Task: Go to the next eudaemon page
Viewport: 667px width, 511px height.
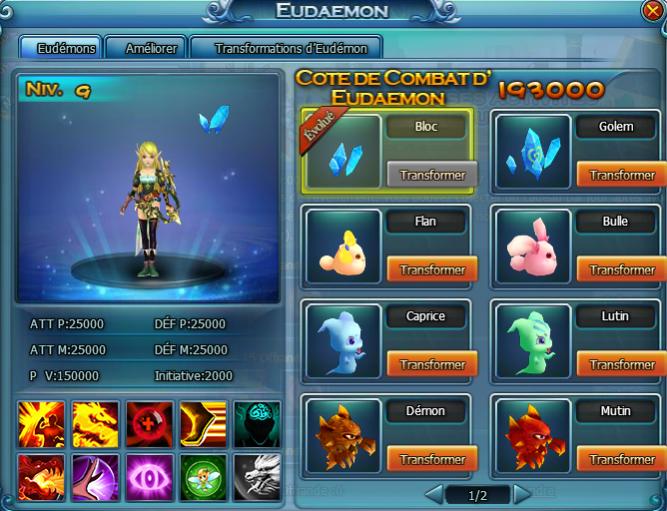Action: [522, 494]
